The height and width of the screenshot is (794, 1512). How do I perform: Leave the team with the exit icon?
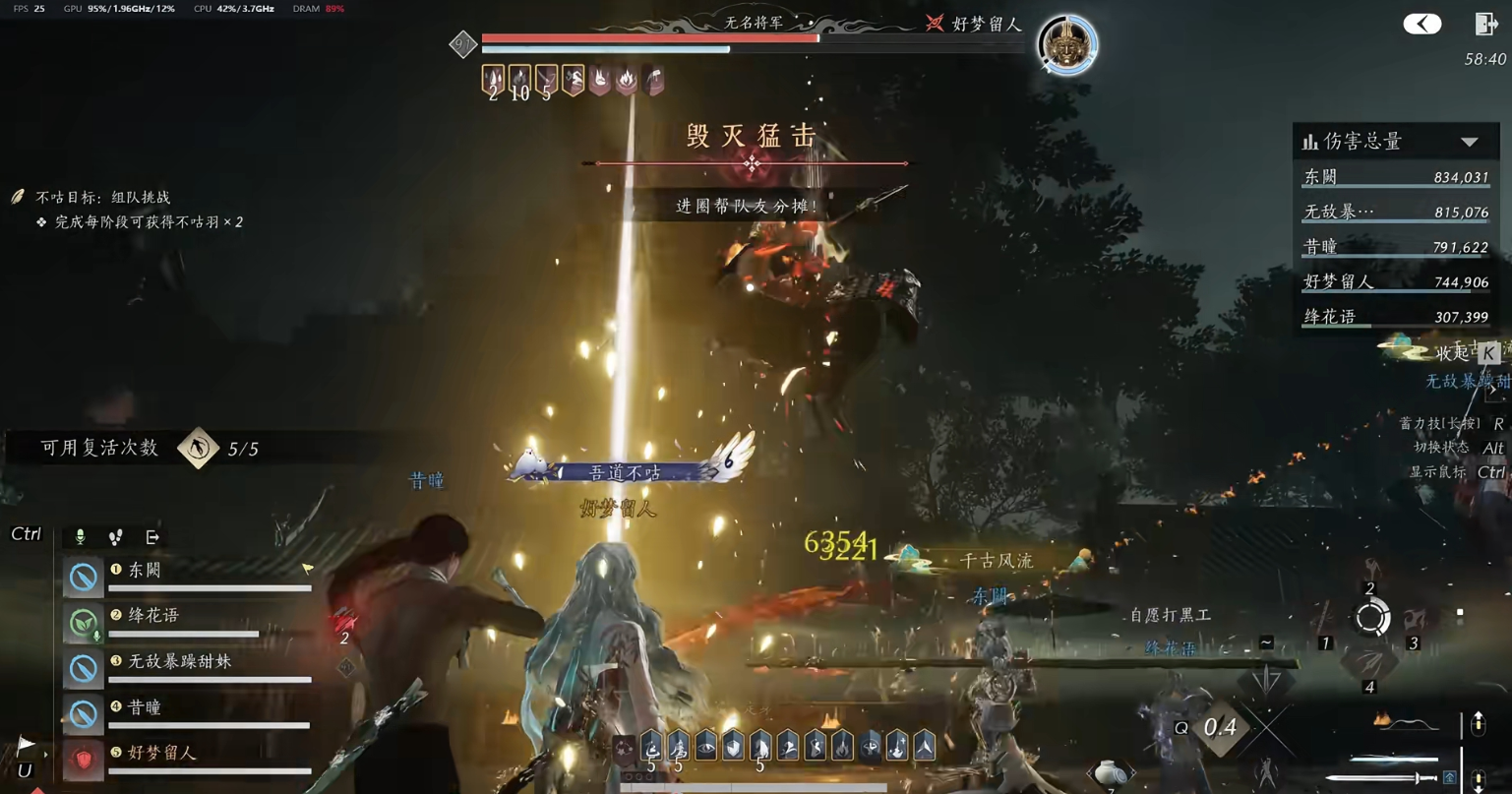[x=152, y=536]
